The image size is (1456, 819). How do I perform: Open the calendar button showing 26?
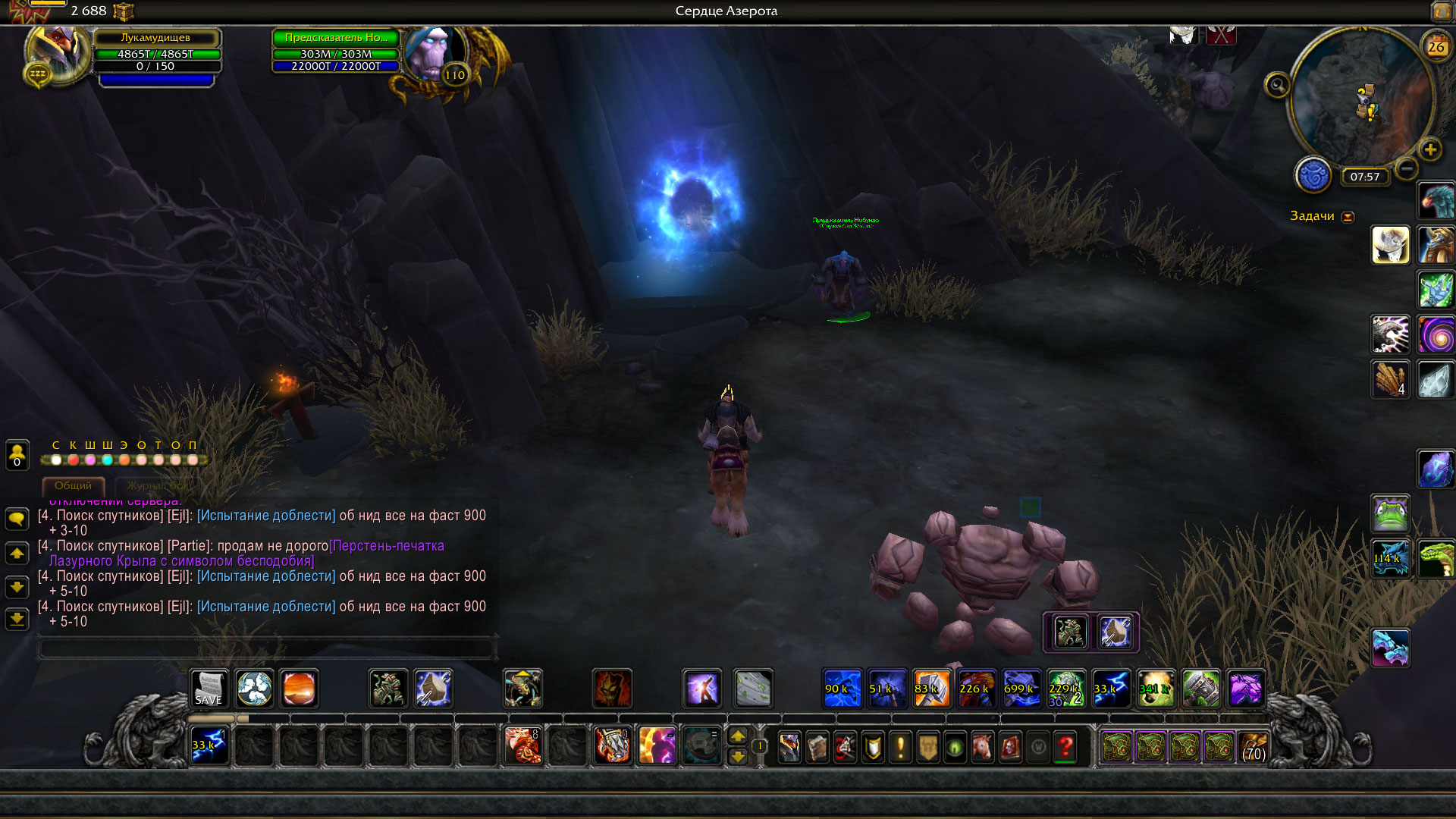(x=1436, y=47)
